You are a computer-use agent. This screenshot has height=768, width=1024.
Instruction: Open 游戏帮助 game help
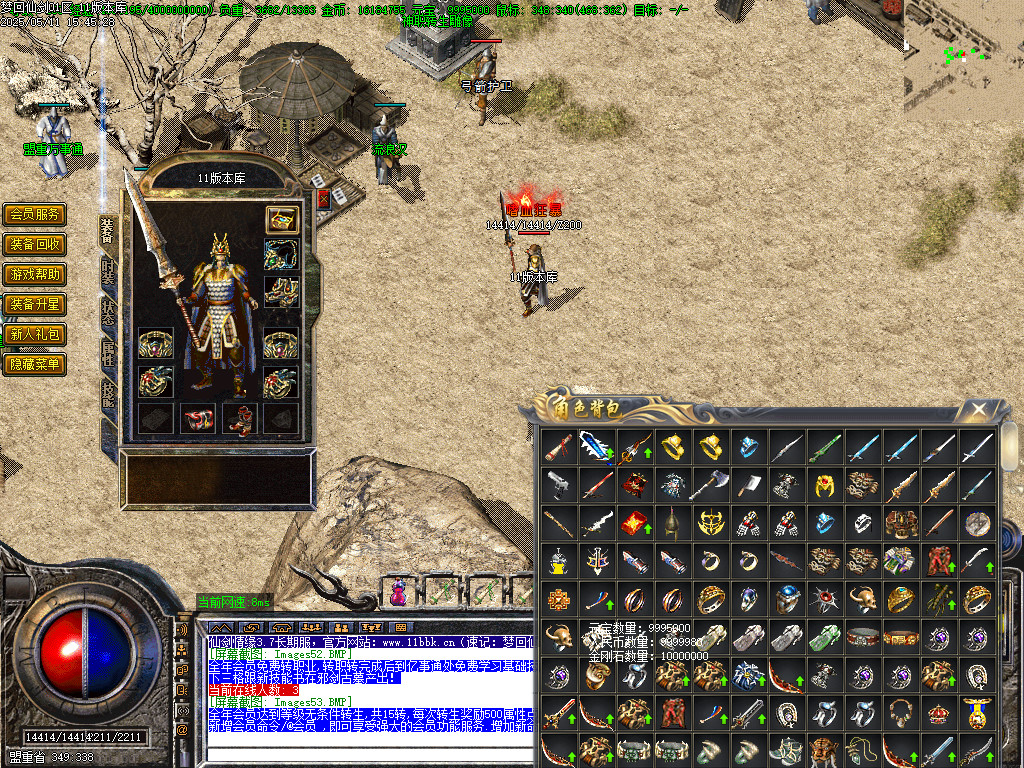click(x=35, y=274)
